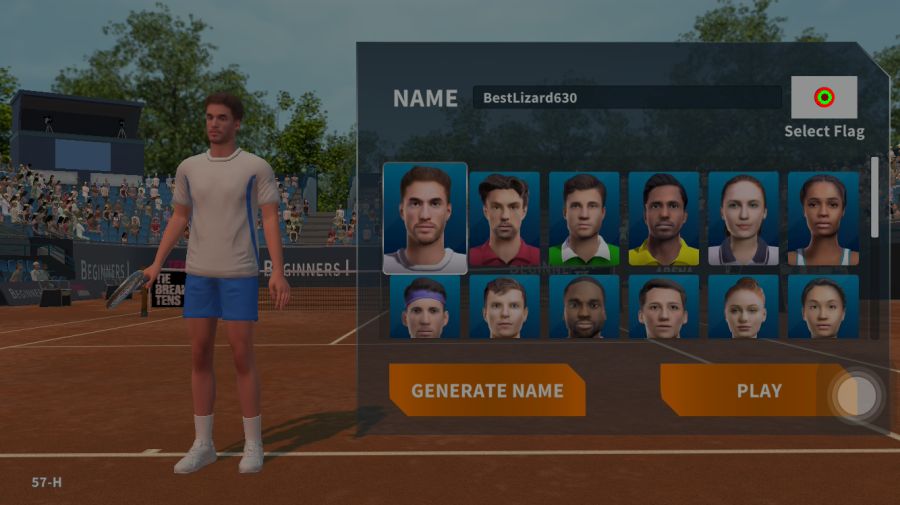Image resolution: width=900 pixels, height=505 pixels.
Task: Select the red-haired woman portrait
Action: (x=743, y=307)
